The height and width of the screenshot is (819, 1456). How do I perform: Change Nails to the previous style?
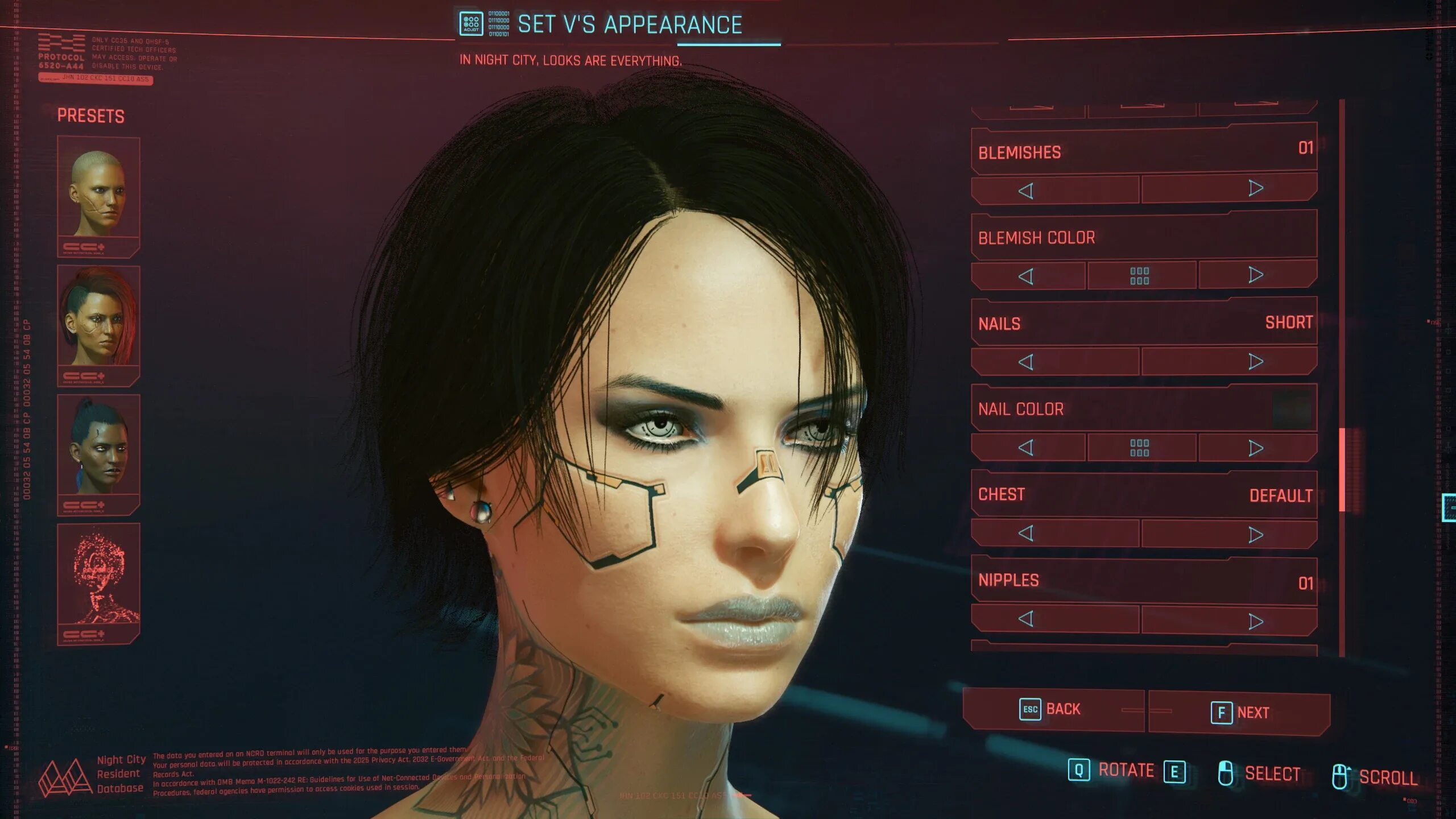[x=1026, y=362]
